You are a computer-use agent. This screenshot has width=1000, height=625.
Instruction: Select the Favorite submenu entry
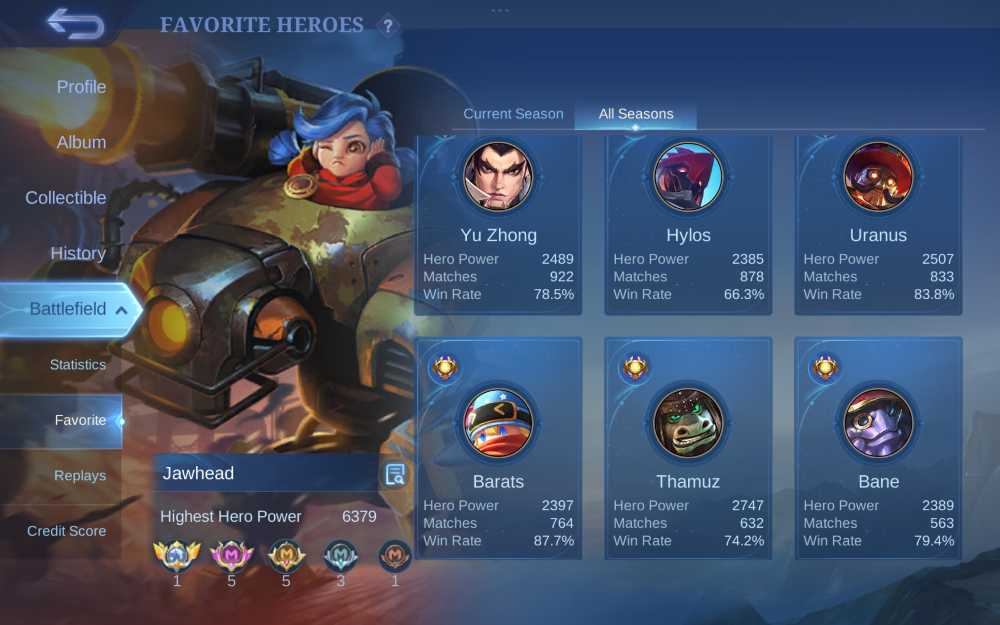[x=80, y=420]
